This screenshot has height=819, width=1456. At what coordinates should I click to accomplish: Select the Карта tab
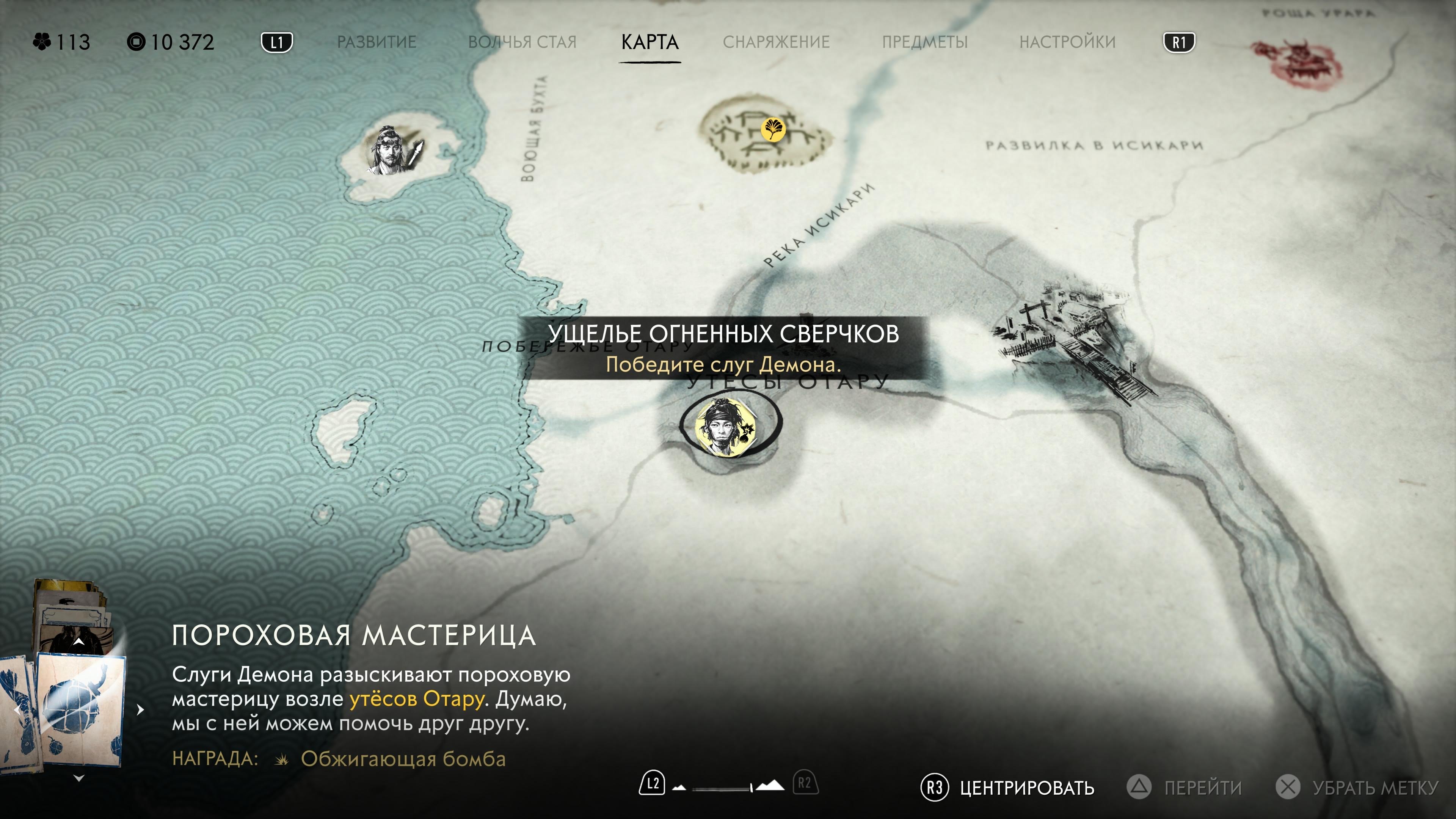pyautogui.click(x=650, y=42)
